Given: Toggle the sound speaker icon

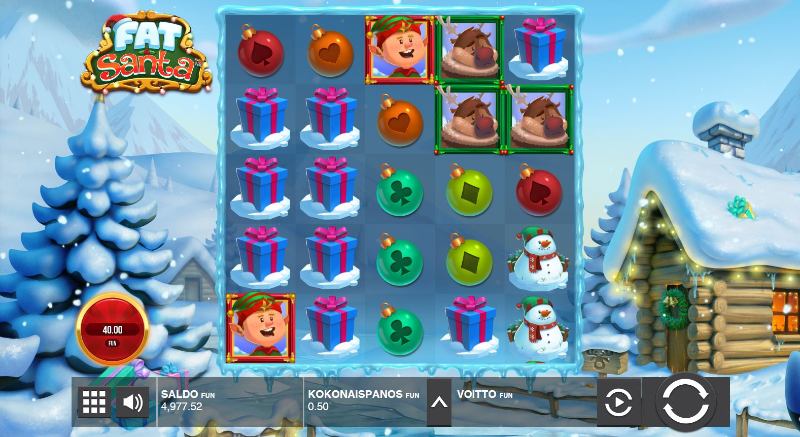Looking at the screenshot, I should point(132,403).
